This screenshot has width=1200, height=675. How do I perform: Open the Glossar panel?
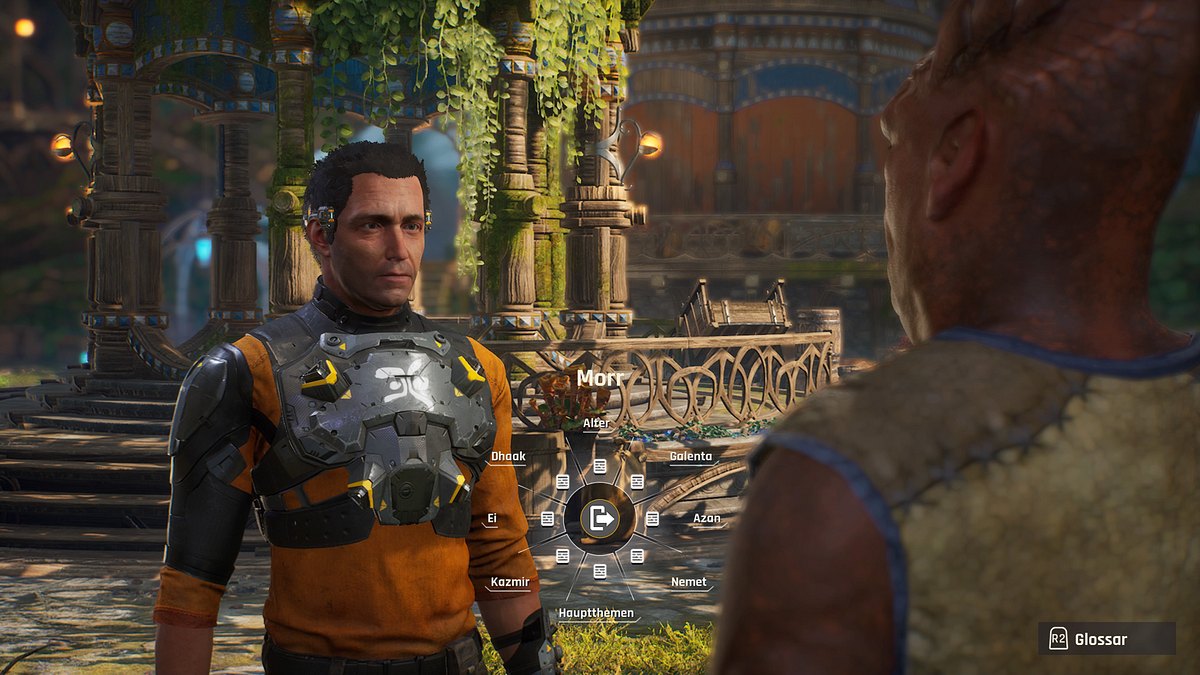click(x=1105, y=640)
